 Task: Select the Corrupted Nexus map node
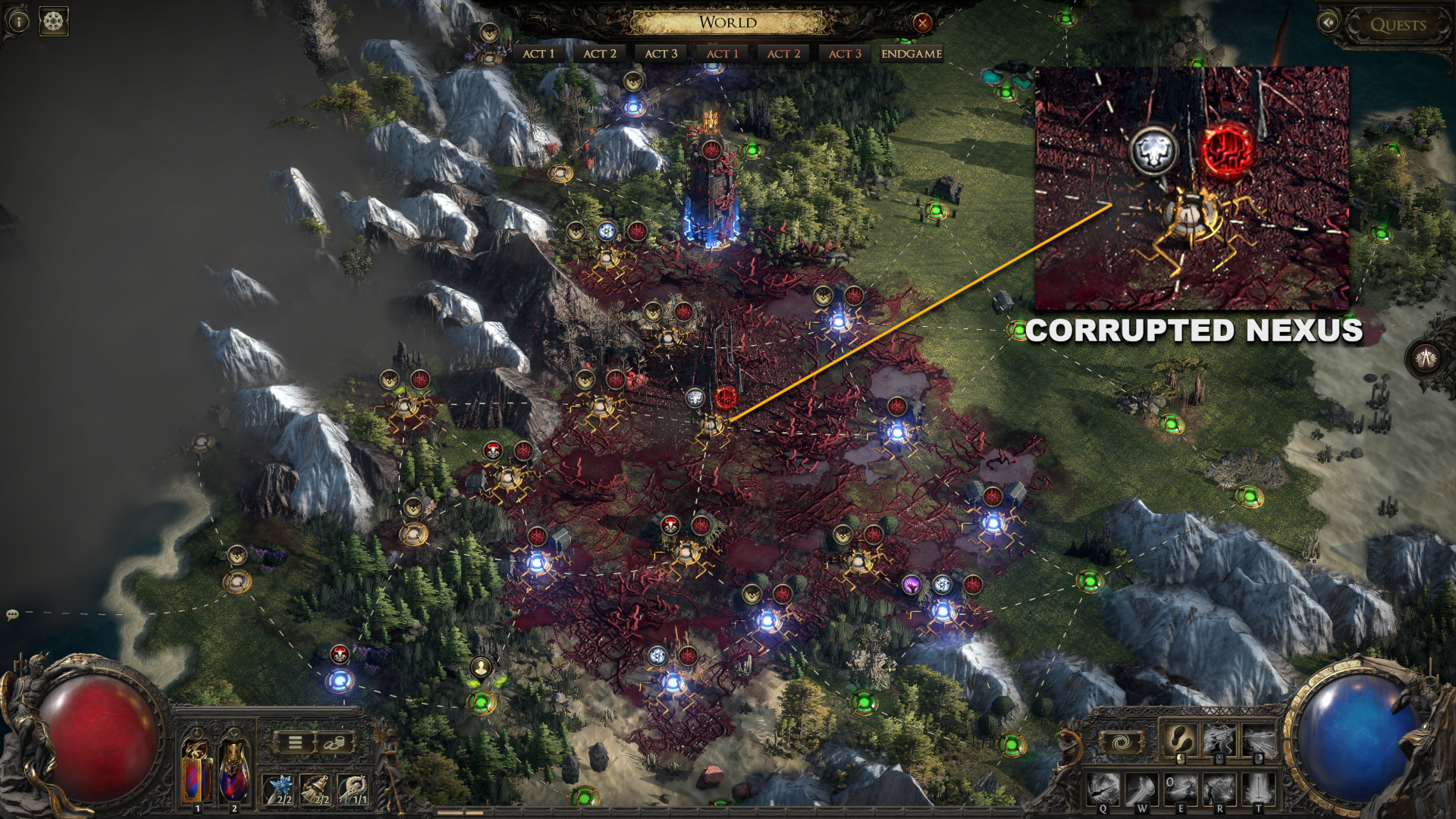point(711,425)
